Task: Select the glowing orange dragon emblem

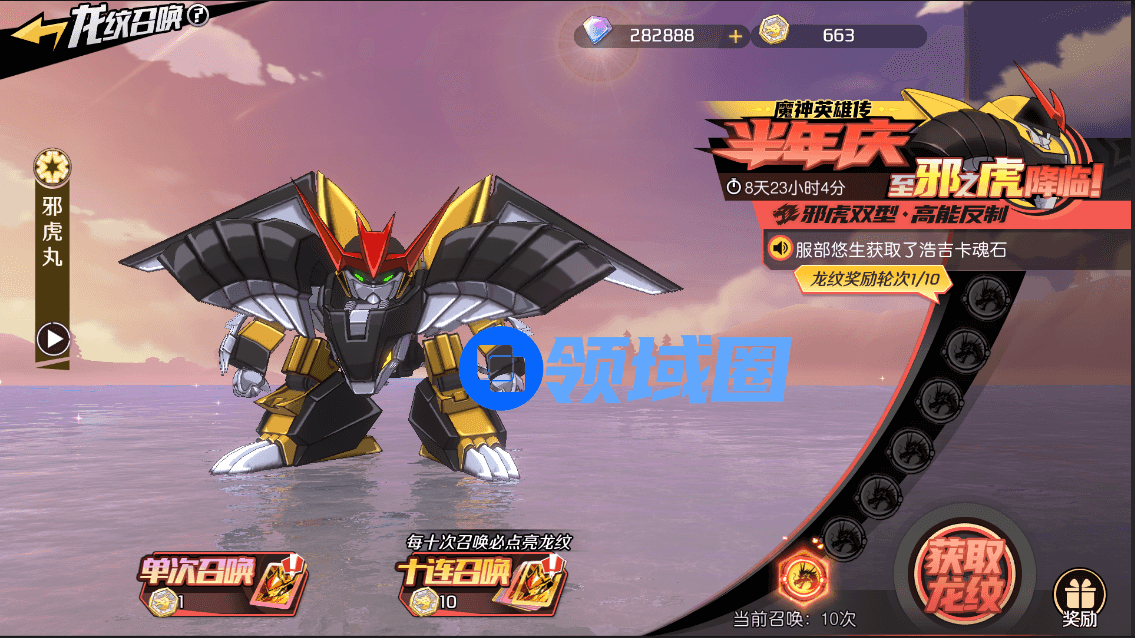Action: (800, 577)
